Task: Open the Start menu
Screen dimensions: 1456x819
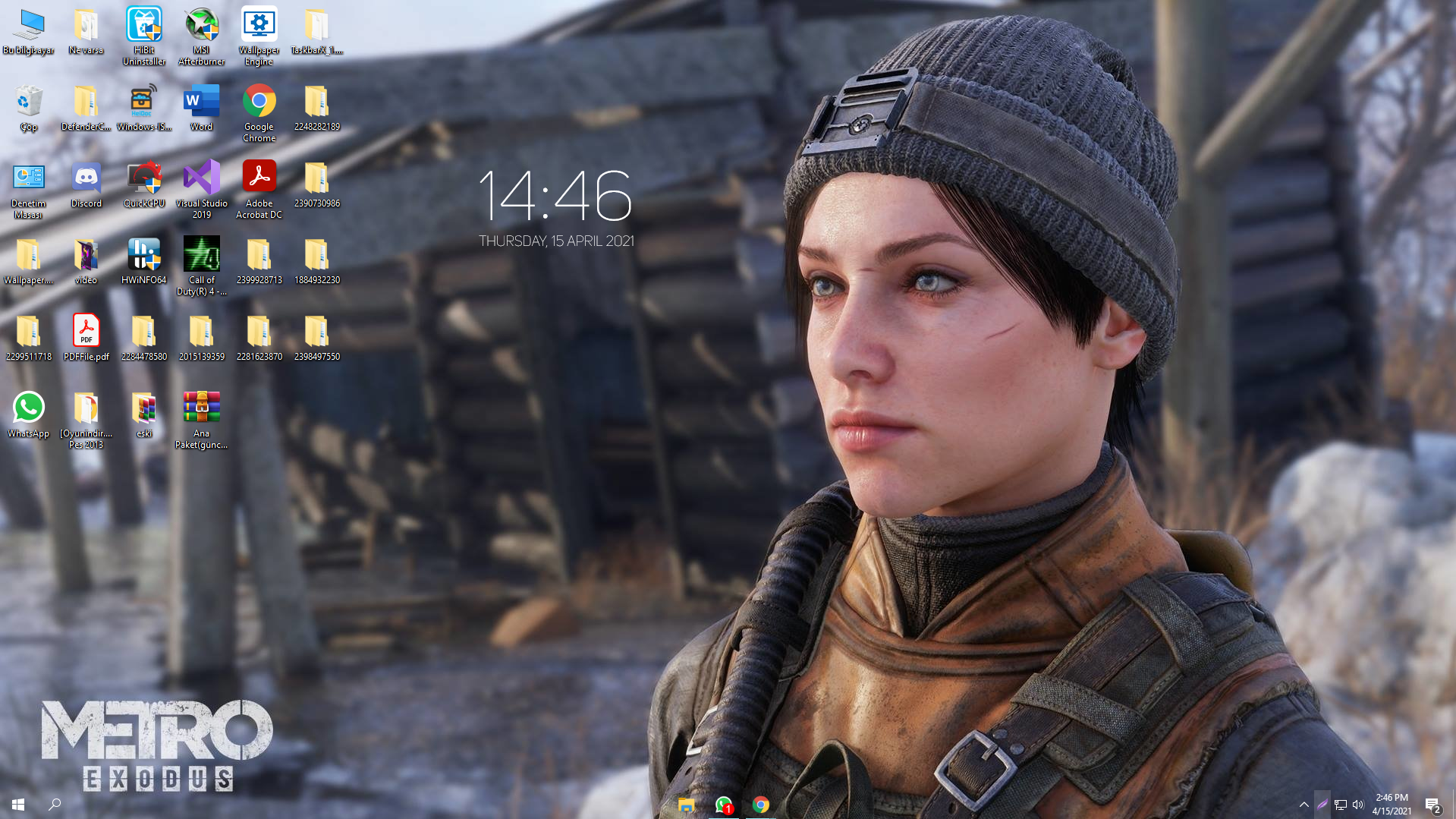Action: [17, 805]
